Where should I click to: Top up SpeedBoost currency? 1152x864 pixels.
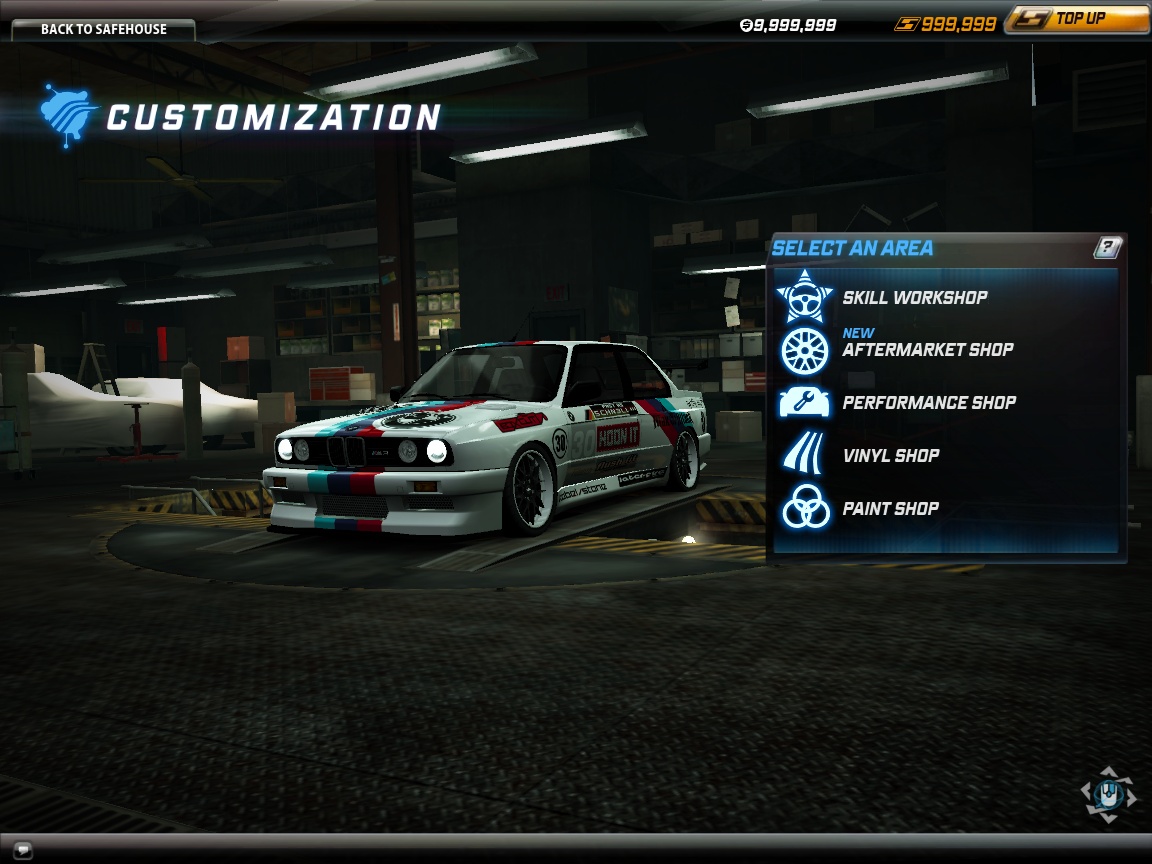(1075, 19)
